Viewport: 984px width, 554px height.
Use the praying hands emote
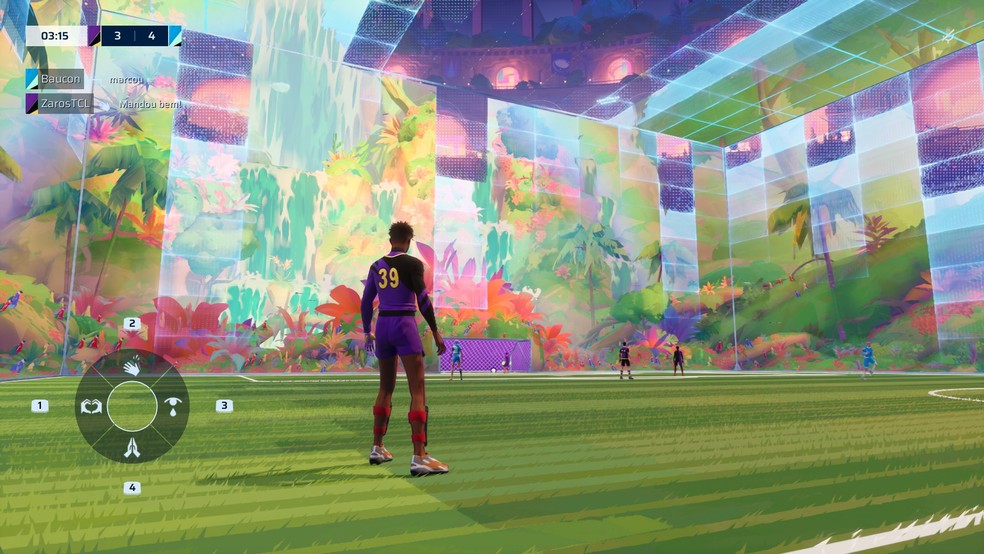point(132,448)
